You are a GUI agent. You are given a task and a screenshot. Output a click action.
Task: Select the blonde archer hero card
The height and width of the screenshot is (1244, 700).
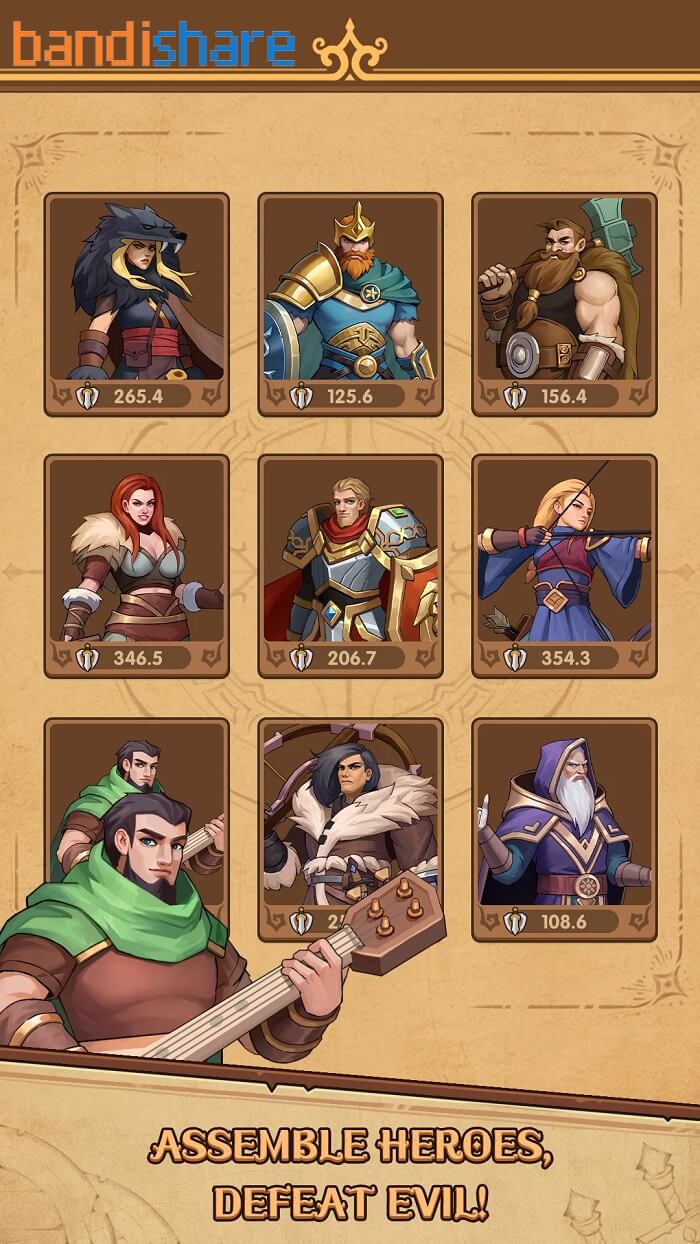pos(564,565)
